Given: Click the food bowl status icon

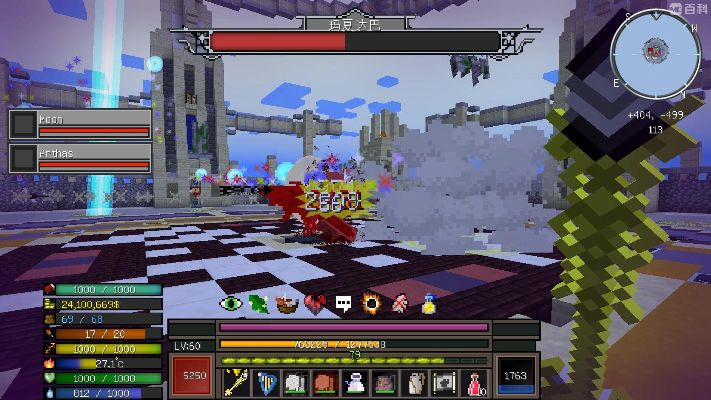Looking at the screenshot, I should point(287,303).
